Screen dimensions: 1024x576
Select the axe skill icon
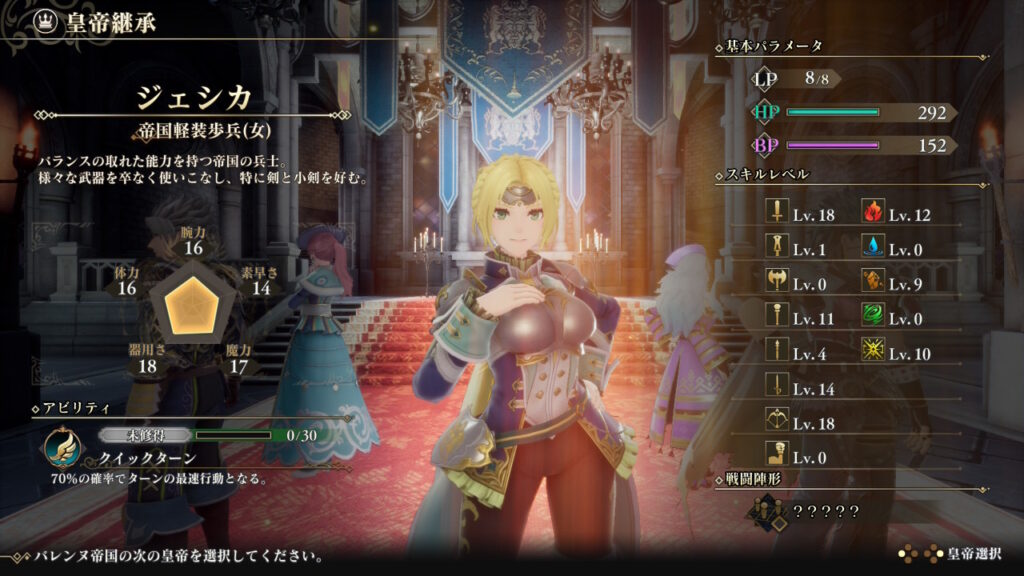point(774,282)
